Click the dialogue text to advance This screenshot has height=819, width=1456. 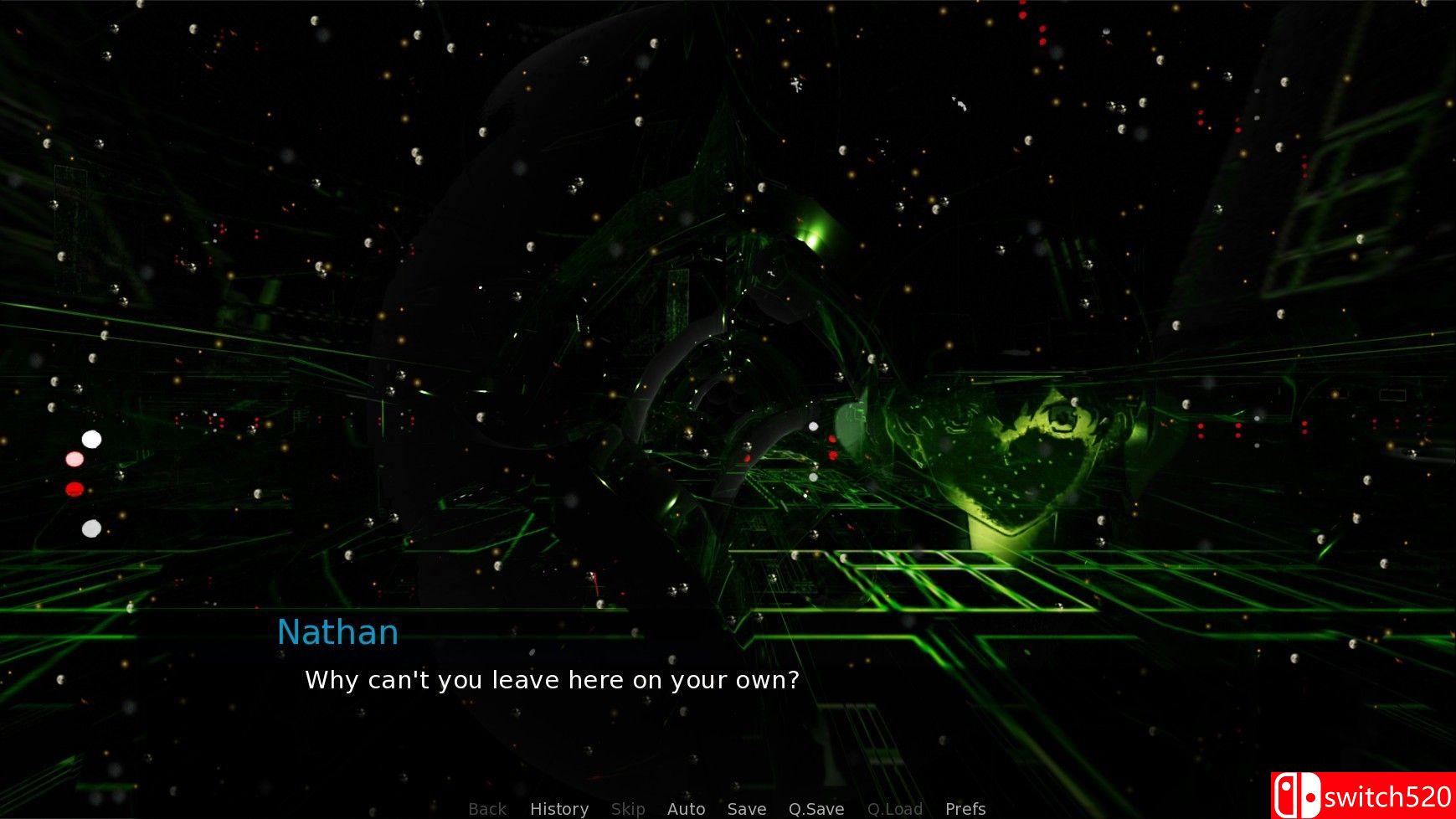point(553,680)
